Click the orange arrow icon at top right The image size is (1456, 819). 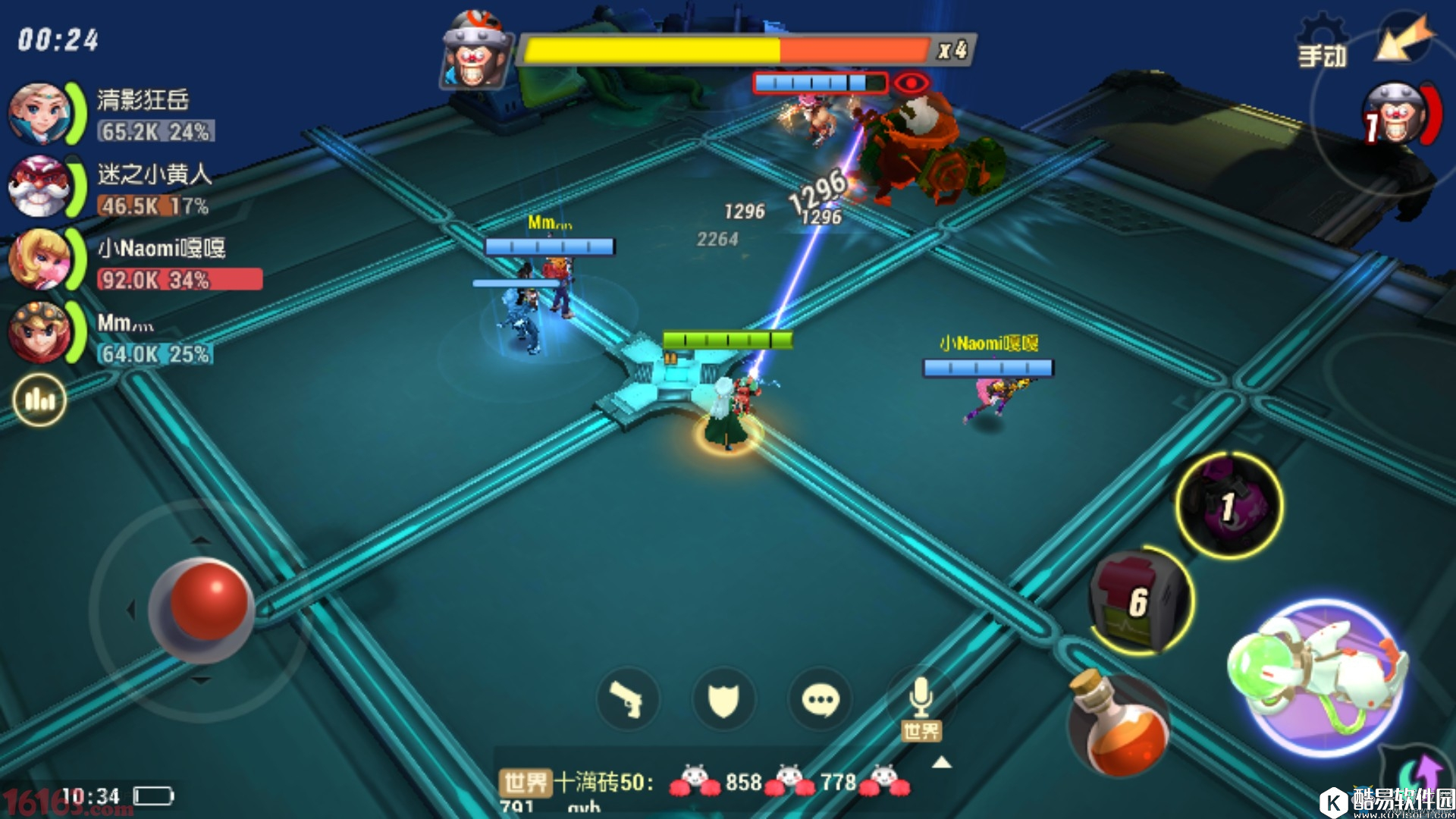point(1404,39)
